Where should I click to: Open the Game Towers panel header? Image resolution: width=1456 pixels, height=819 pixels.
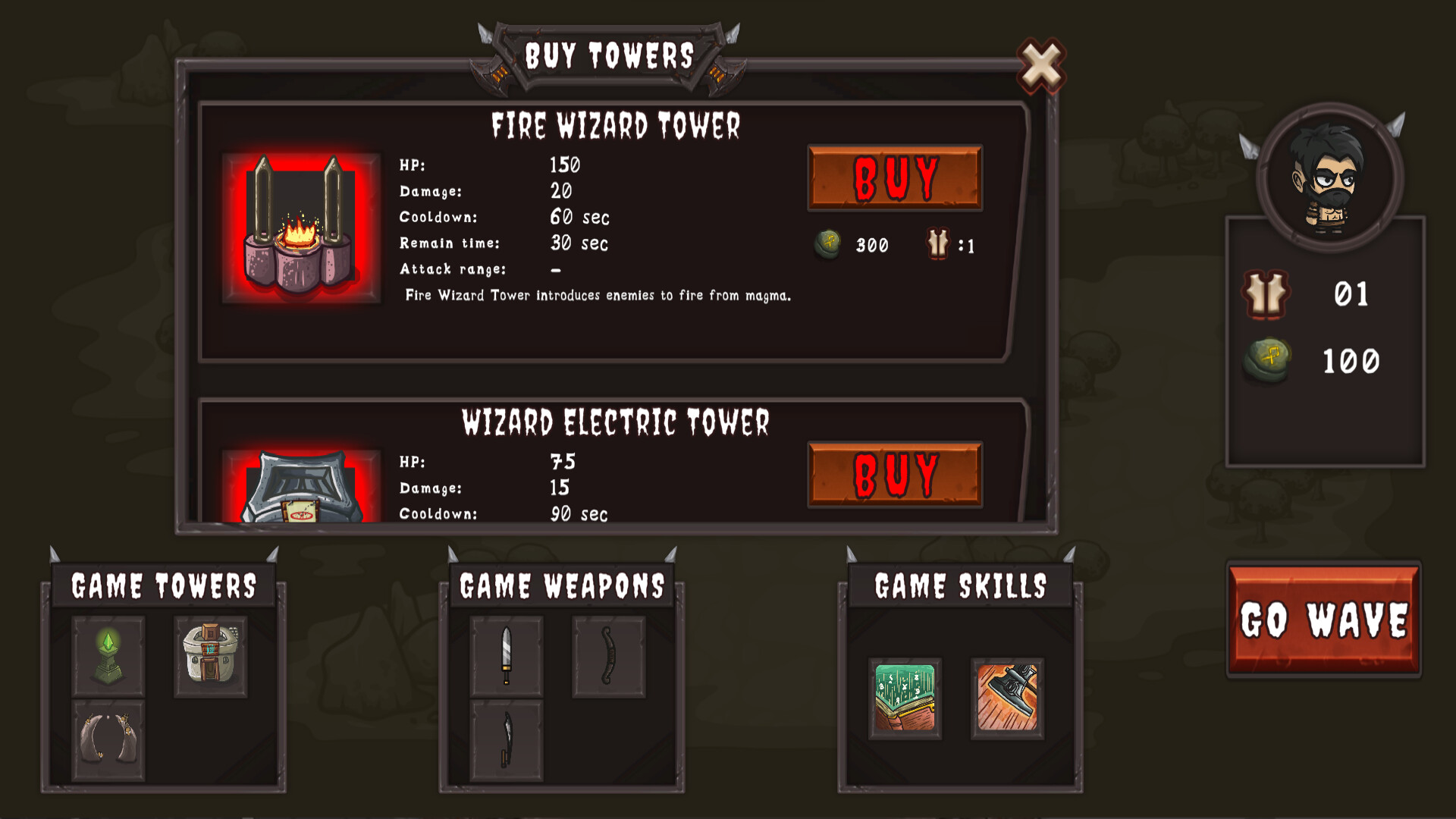coord(163,584)
